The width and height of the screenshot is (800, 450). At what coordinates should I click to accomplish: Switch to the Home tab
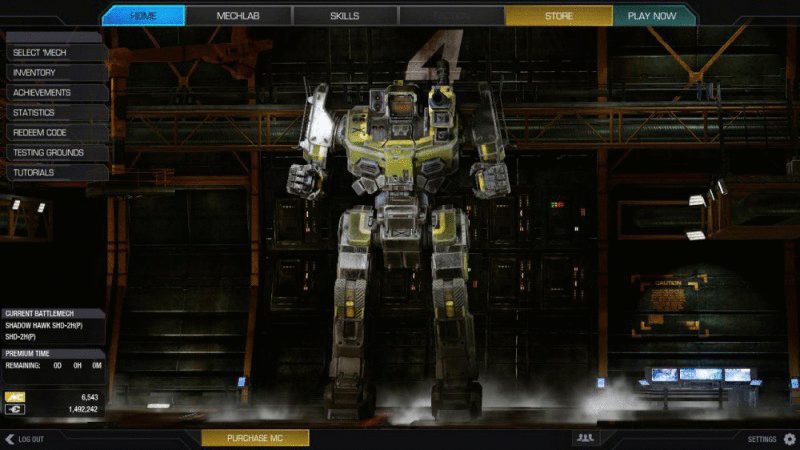coord(143,16)
